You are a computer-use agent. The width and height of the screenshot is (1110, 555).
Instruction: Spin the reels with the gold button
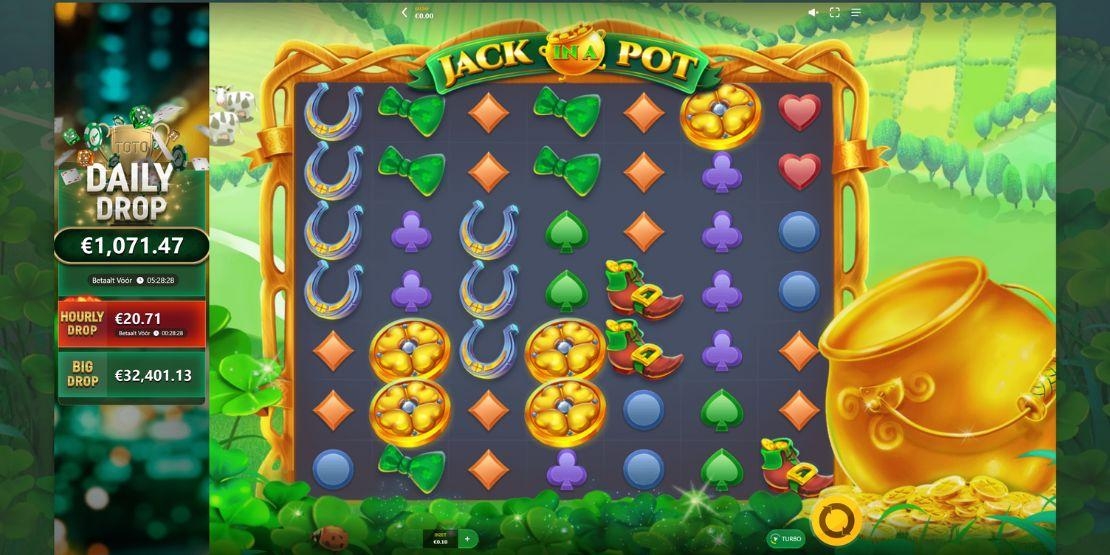point(836,520)
